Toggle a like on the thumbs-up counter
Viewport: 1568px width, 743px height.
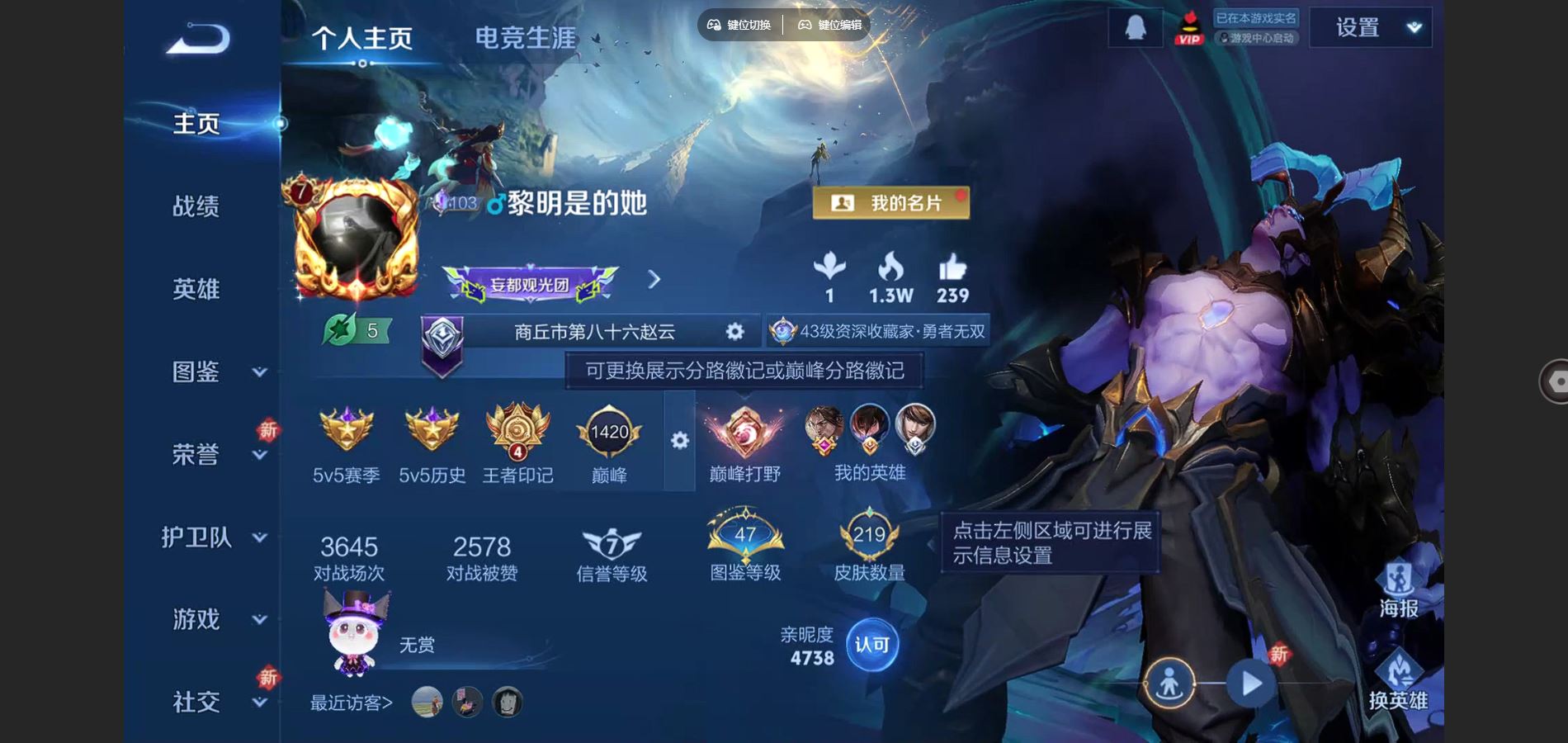point(951,277)
